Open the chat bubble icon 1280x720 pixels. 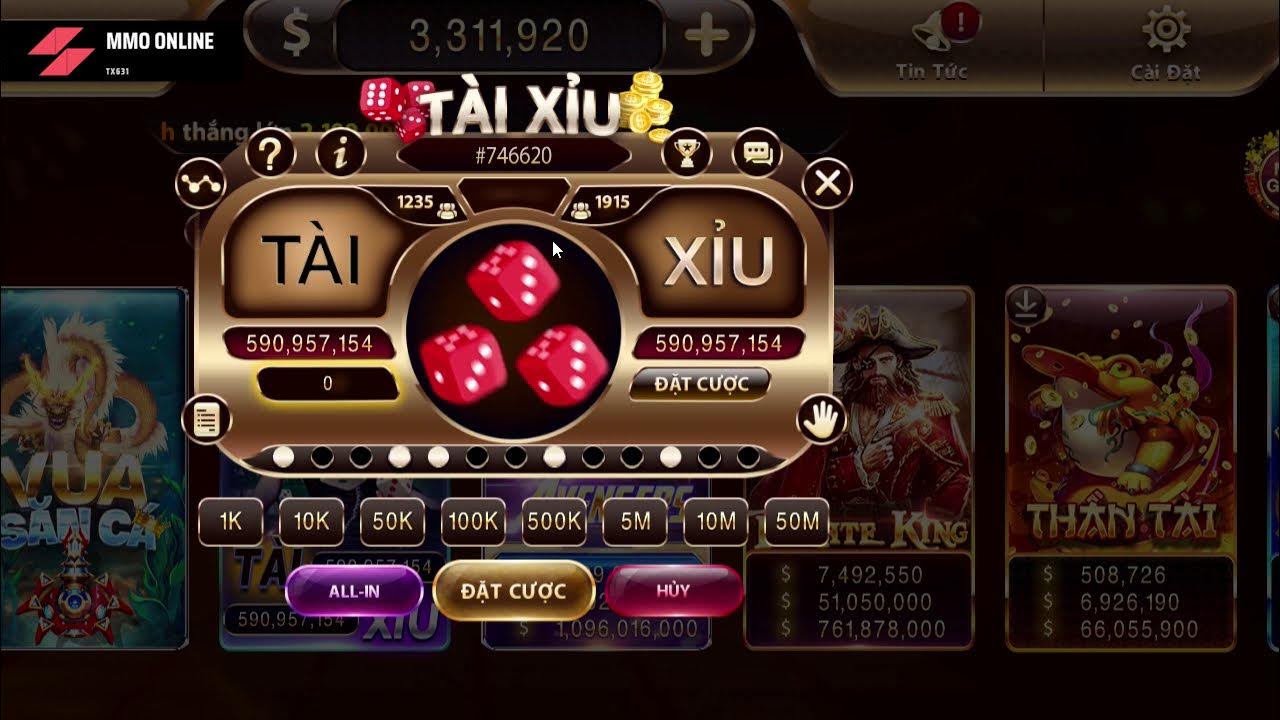(x=757, y=152)
